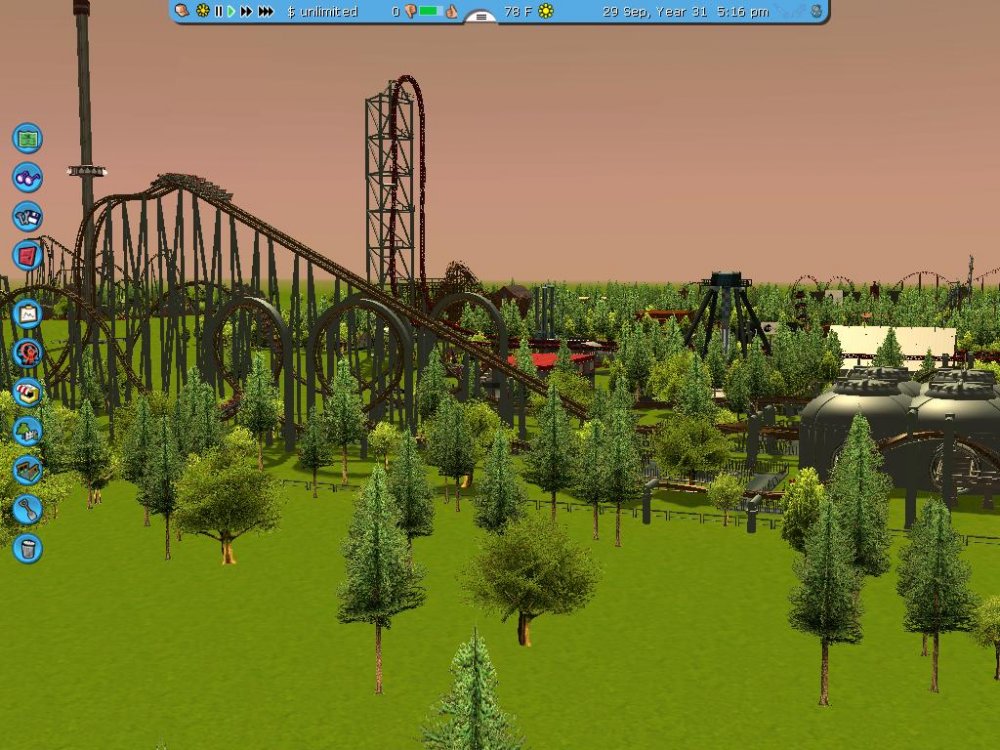Open the rides menu (Ferris wheel icon)
The width and height of the screenshot is (1000, 750).
click(x=27, y=352)
